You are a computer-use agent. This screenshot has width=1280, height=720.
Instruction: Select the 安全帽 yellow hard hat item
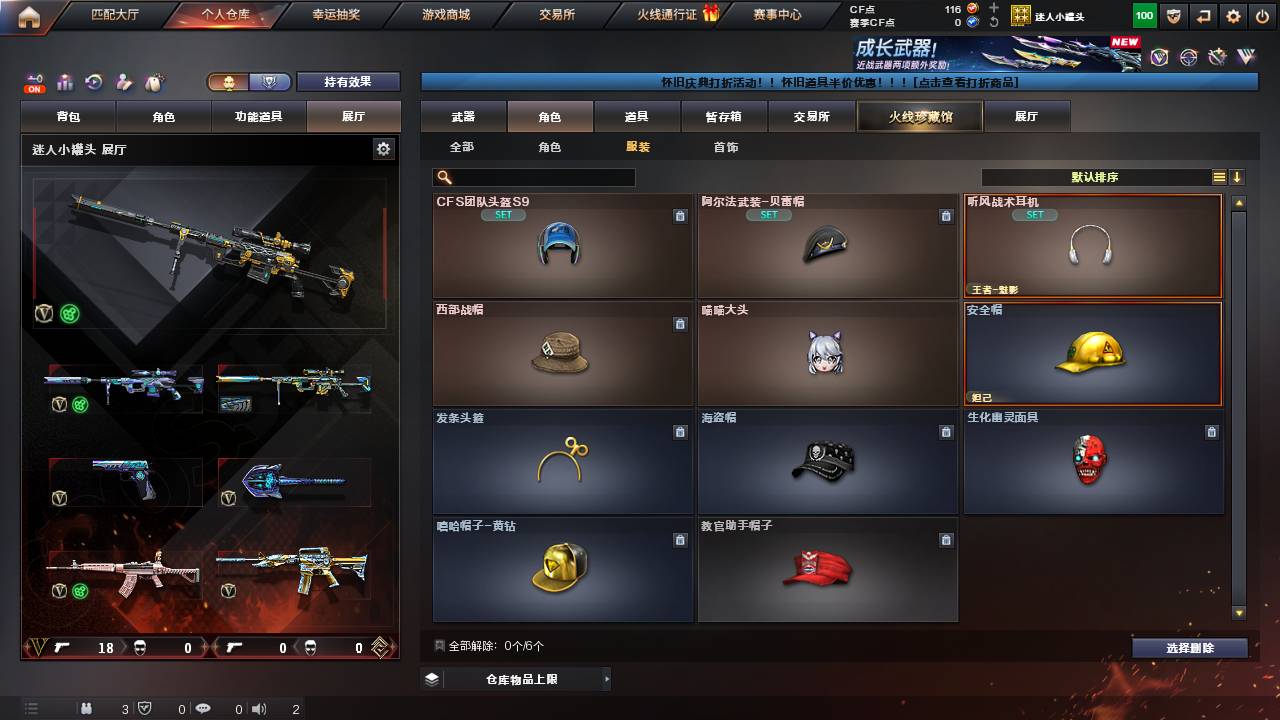[x=1092, y=353]
